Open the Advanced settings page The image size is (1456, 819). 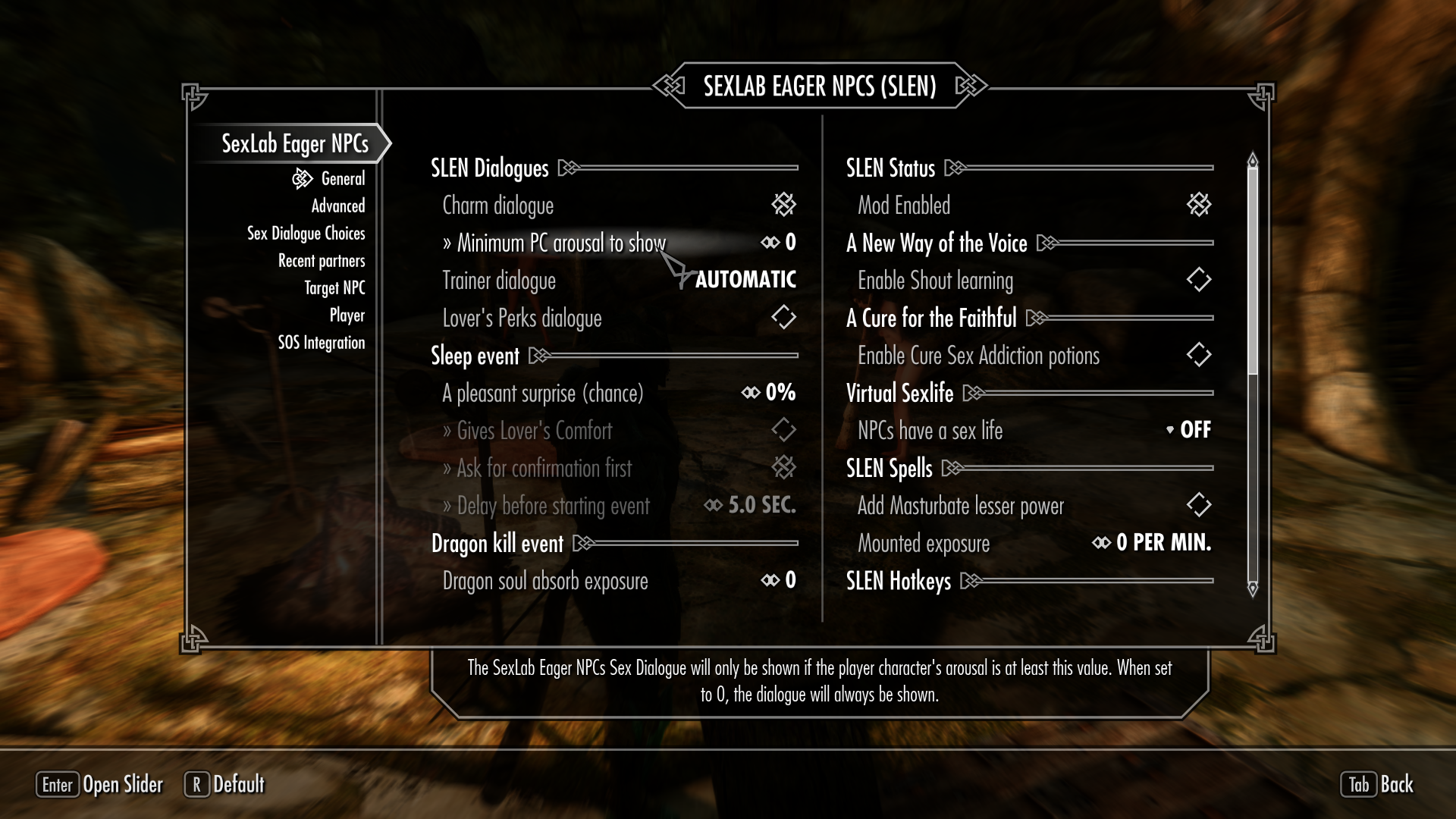click(x=337, y=206)
